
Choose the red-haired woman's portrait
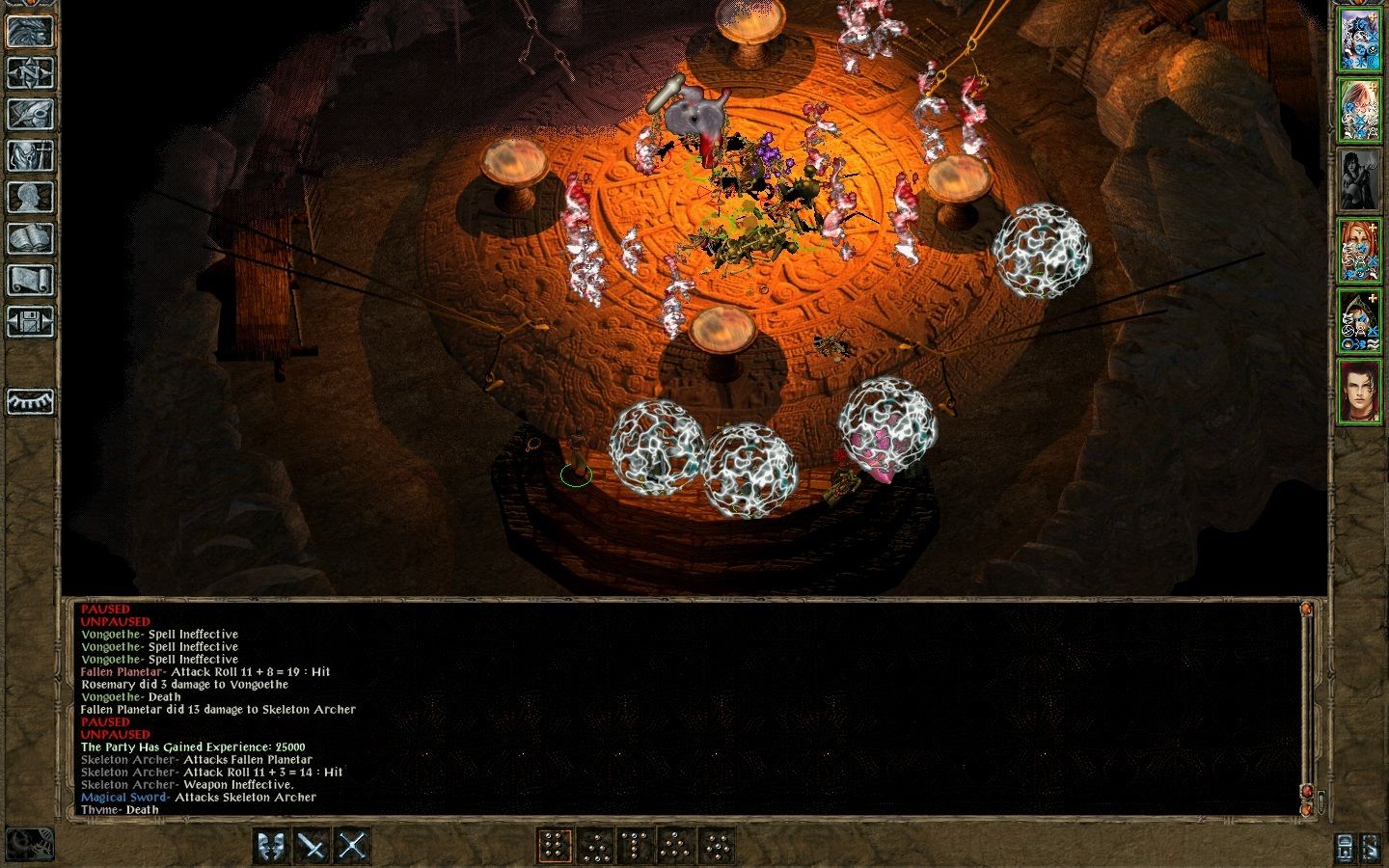pos(1359,251)
